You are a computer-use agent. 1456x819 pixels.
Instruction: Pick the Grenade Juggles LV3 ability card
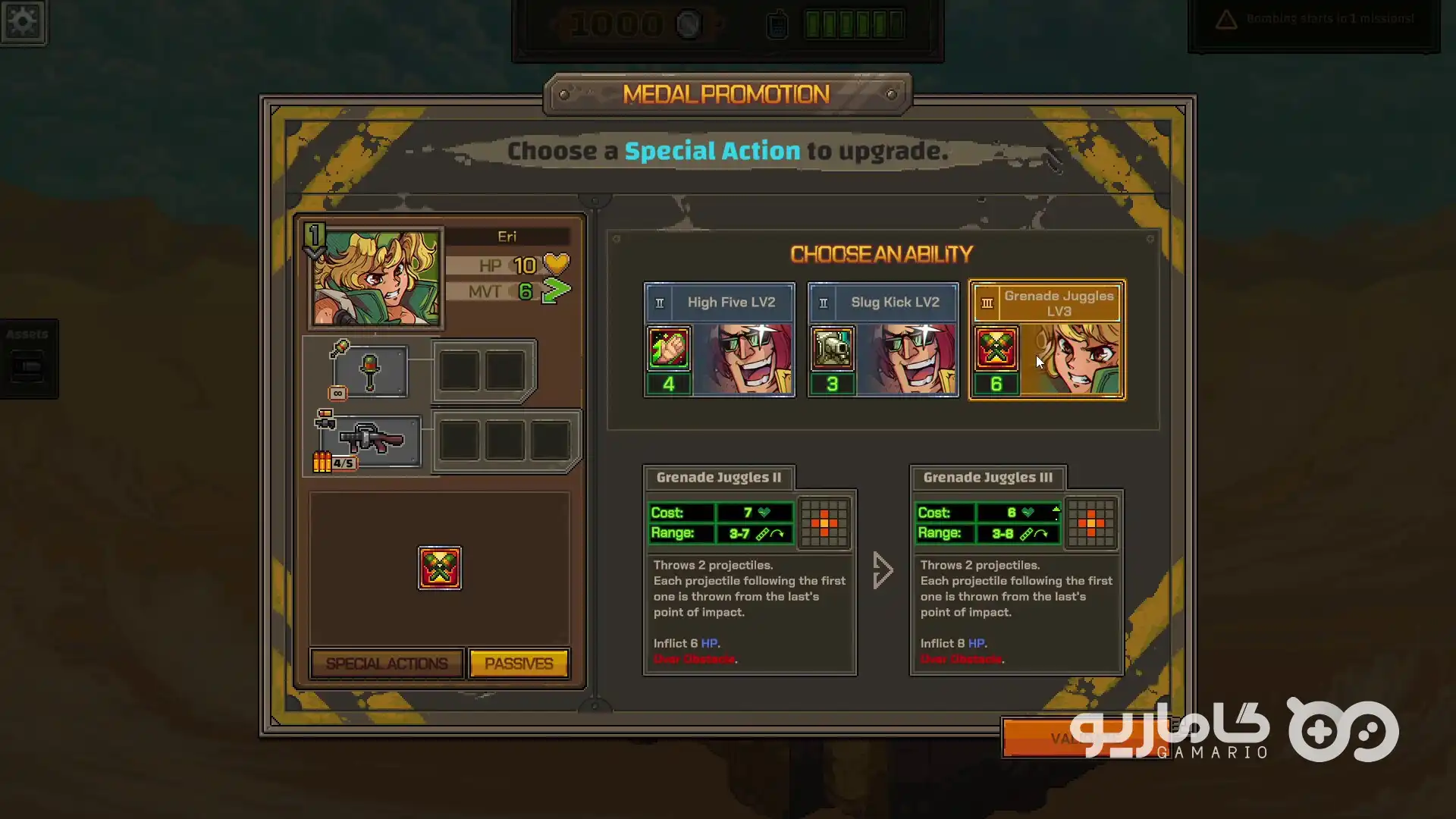click(1047, 340)
